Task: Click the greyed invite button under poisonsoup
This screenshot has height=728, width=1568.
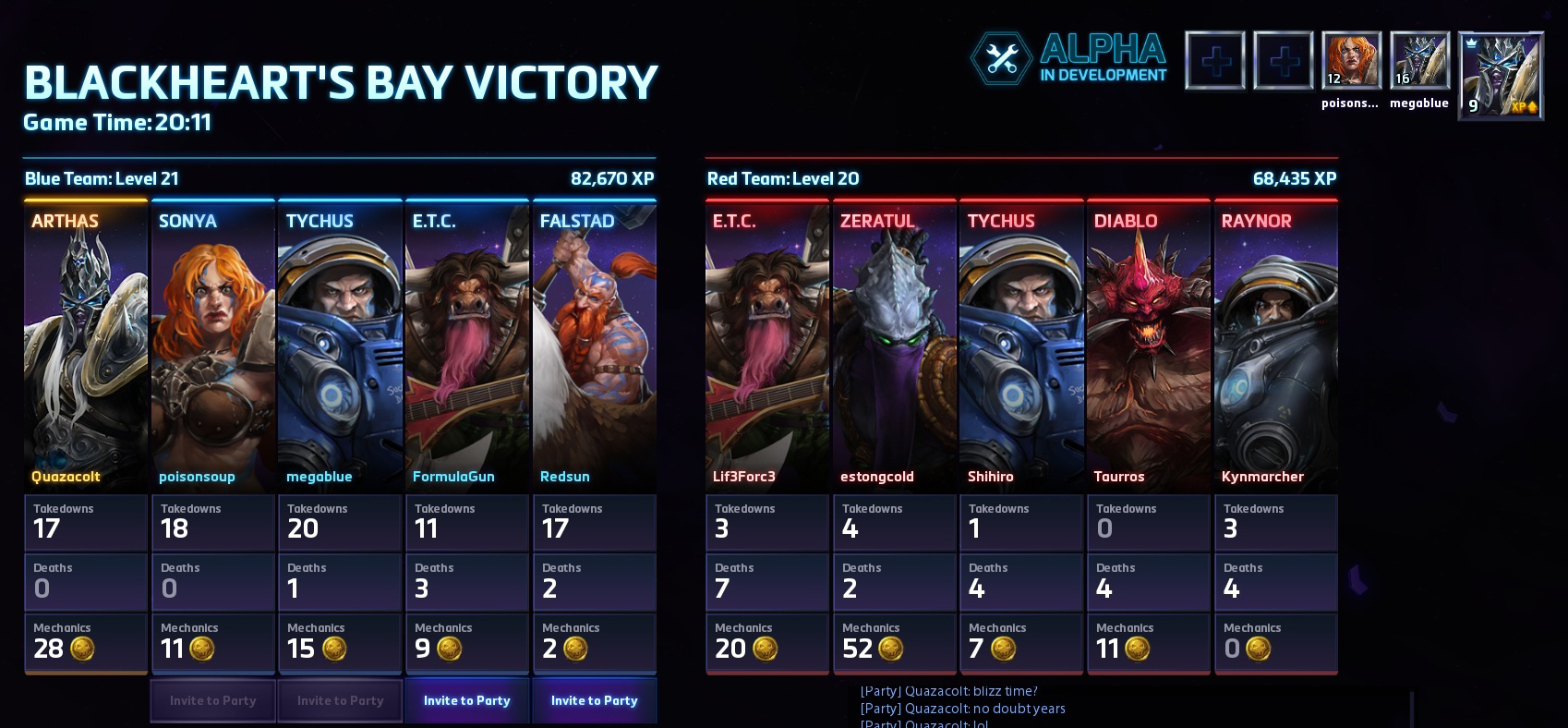Action: click(212, 700)
